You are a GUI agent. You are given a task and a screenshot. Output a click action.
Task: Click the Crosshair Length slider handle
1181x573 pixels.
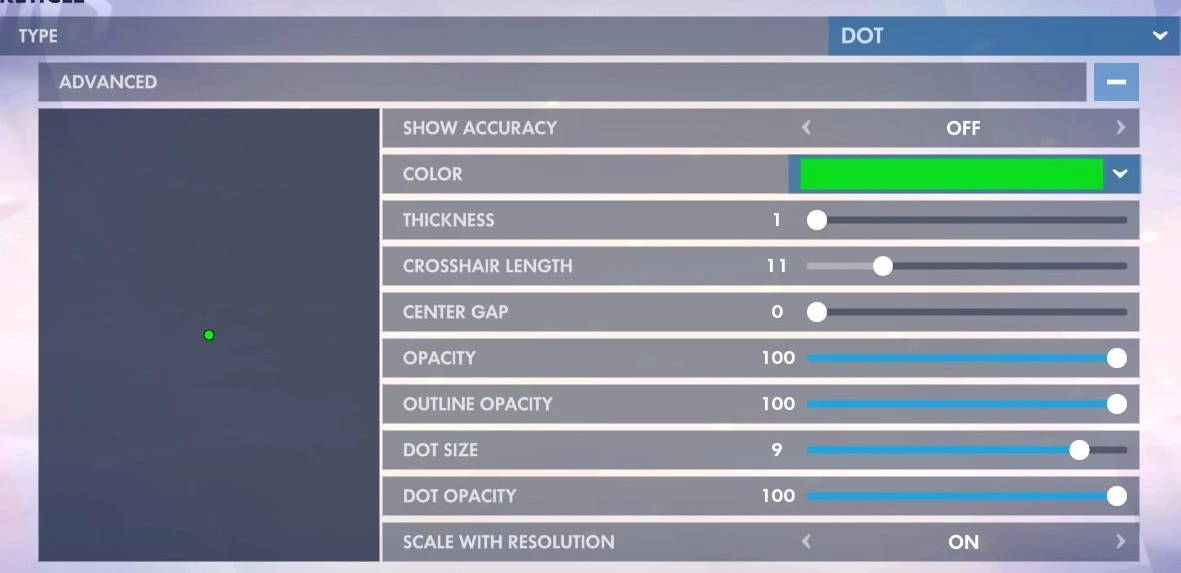pyautogui.click(x=882, y=266)
